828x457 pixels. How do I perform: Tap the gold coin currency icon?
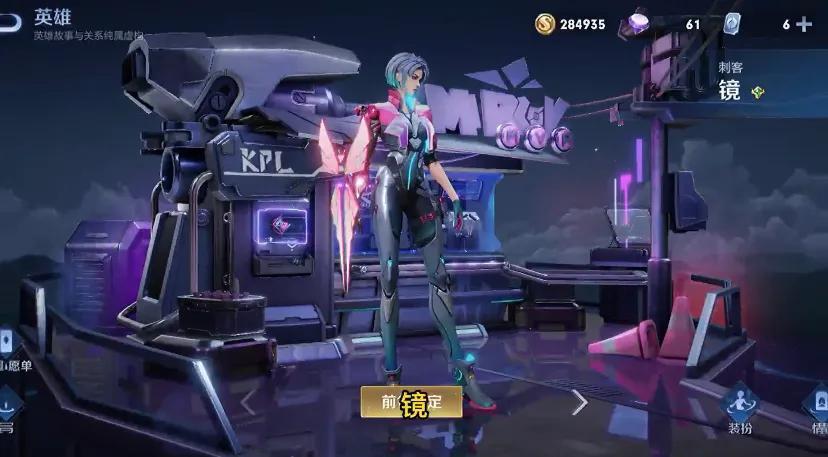545,24
